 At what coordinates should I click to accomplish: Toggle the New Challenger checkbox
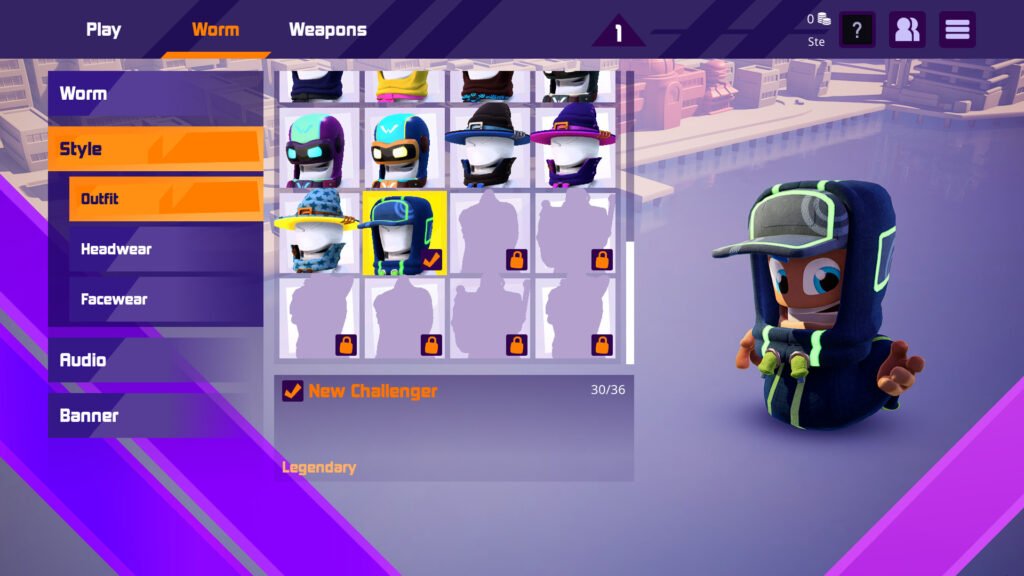click(293, 391)
